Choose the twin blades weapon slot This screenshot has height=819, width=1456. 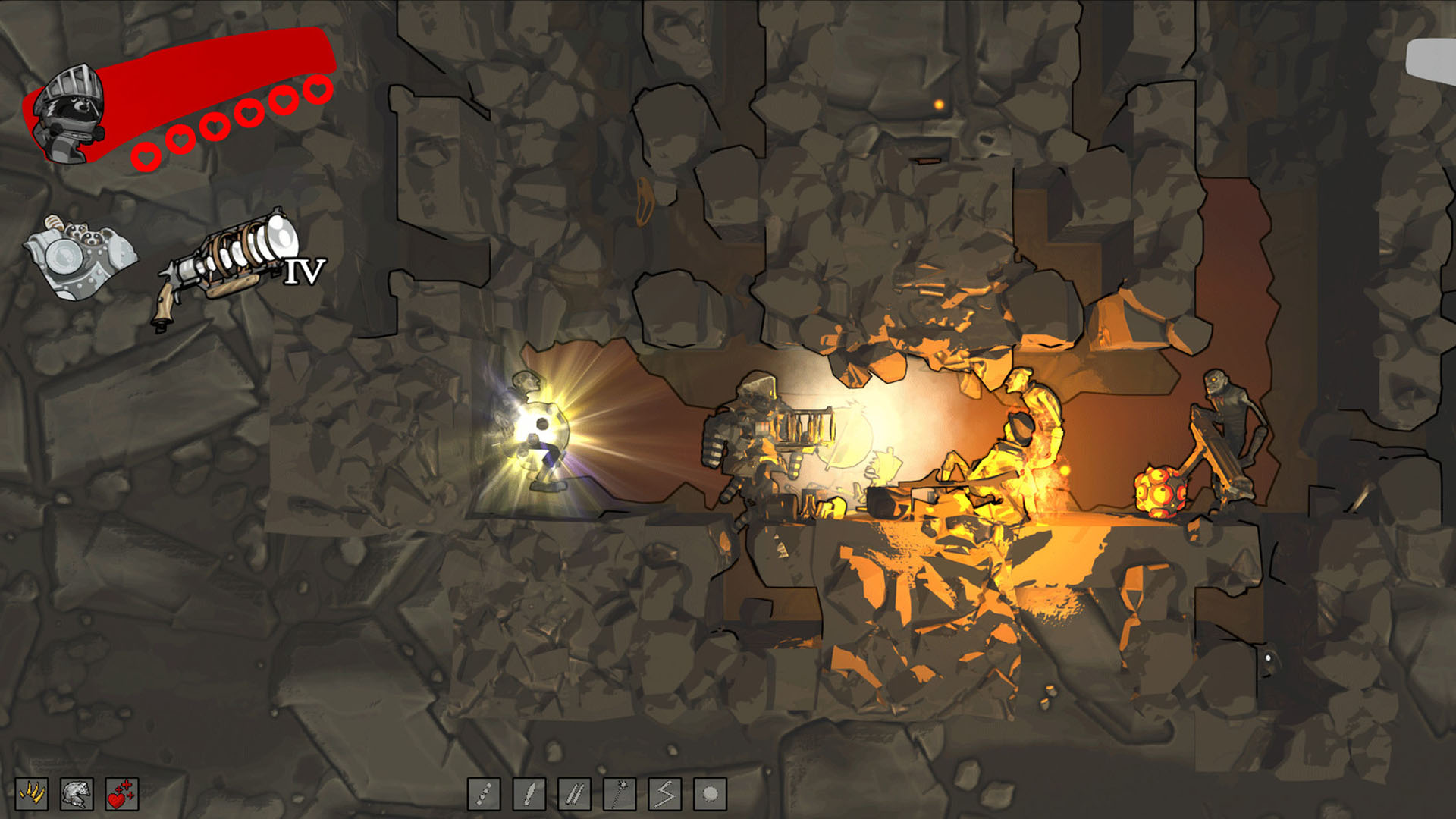pos(574,794)
